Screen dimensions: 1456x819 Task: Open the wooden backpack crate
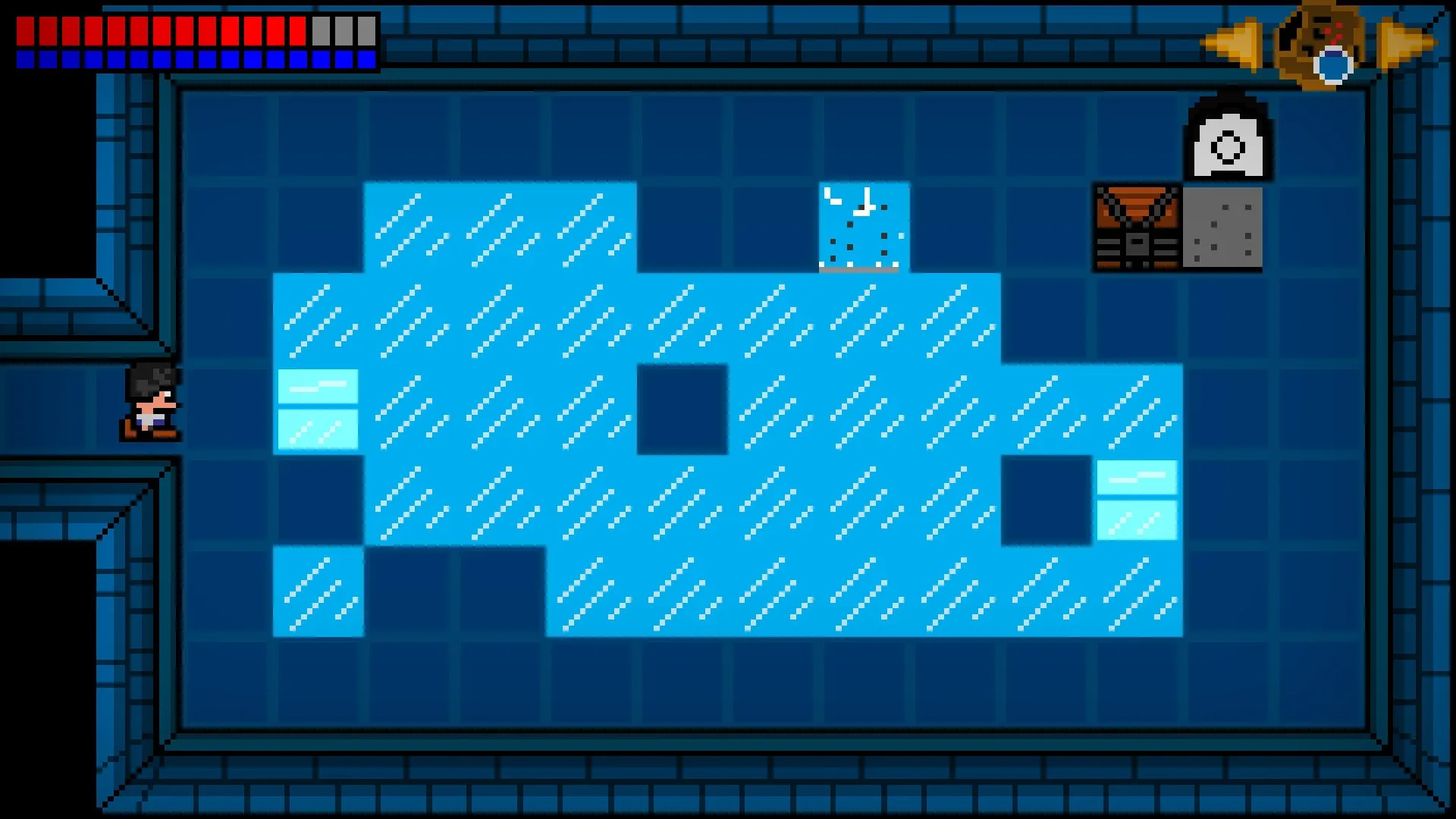pyautogui.click(x=1135, y=226)
